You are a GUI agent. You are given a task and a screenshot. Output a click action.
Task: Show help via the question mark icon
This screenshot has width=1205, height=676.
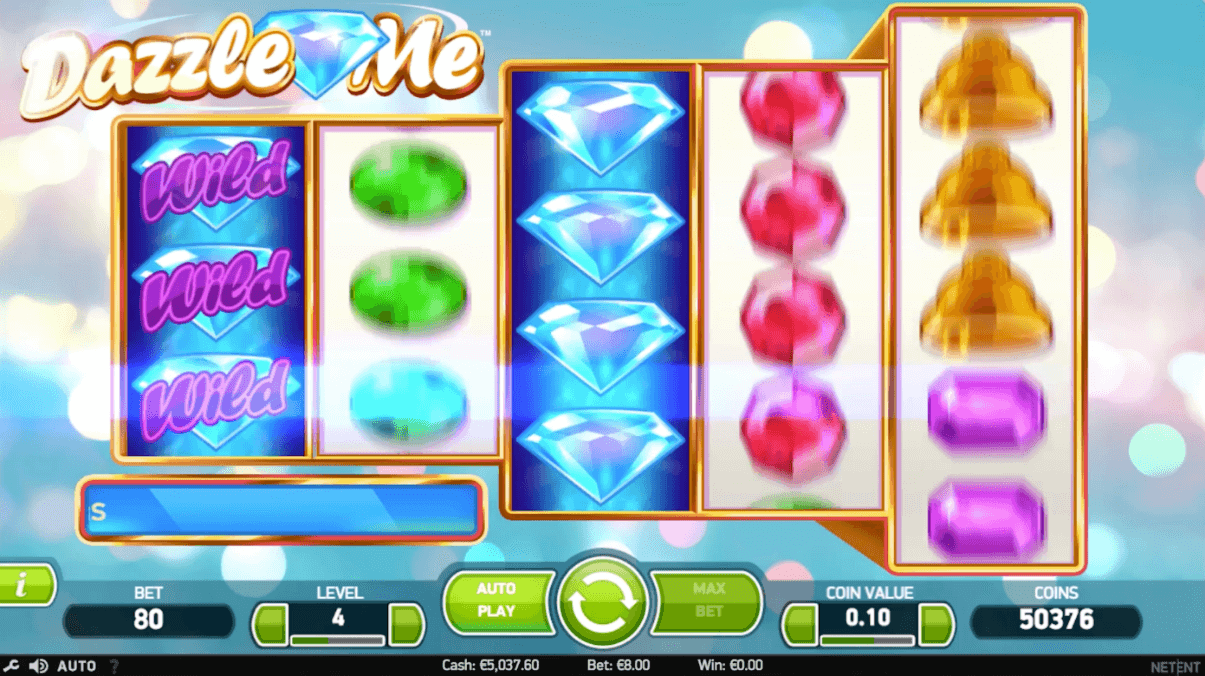coord(113,665)
